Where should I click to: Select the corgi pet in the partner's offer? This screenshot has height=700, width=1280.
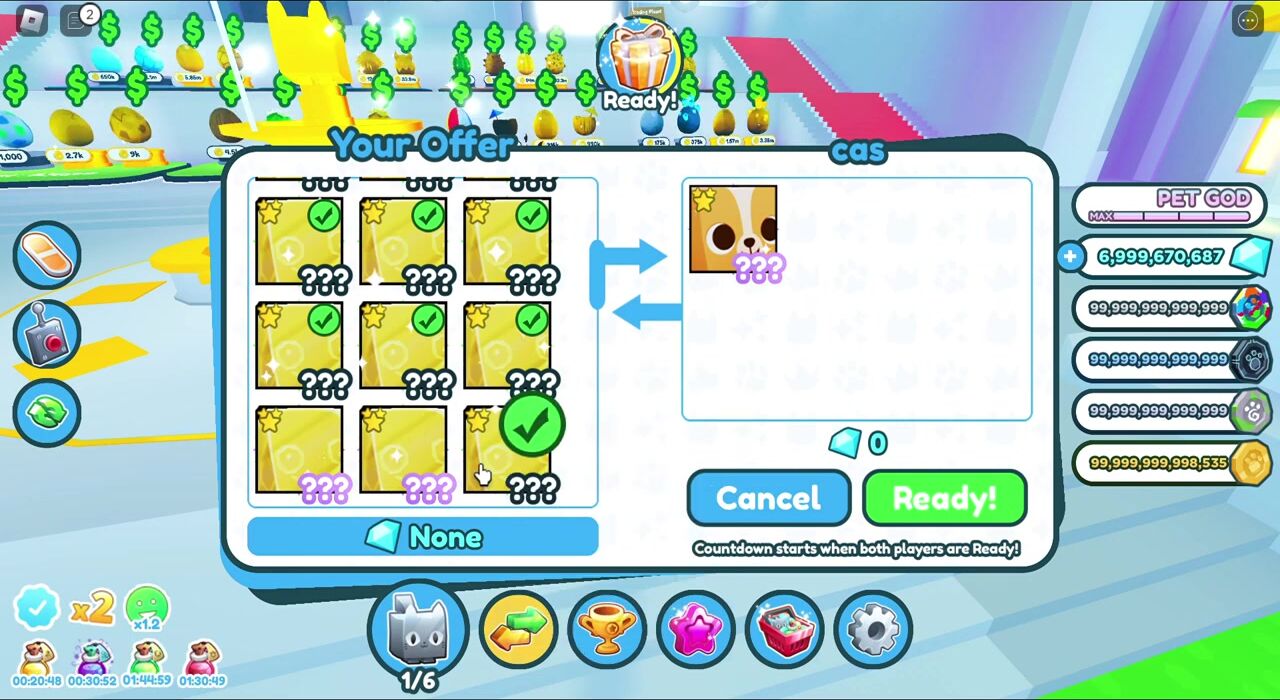point(733,231)
